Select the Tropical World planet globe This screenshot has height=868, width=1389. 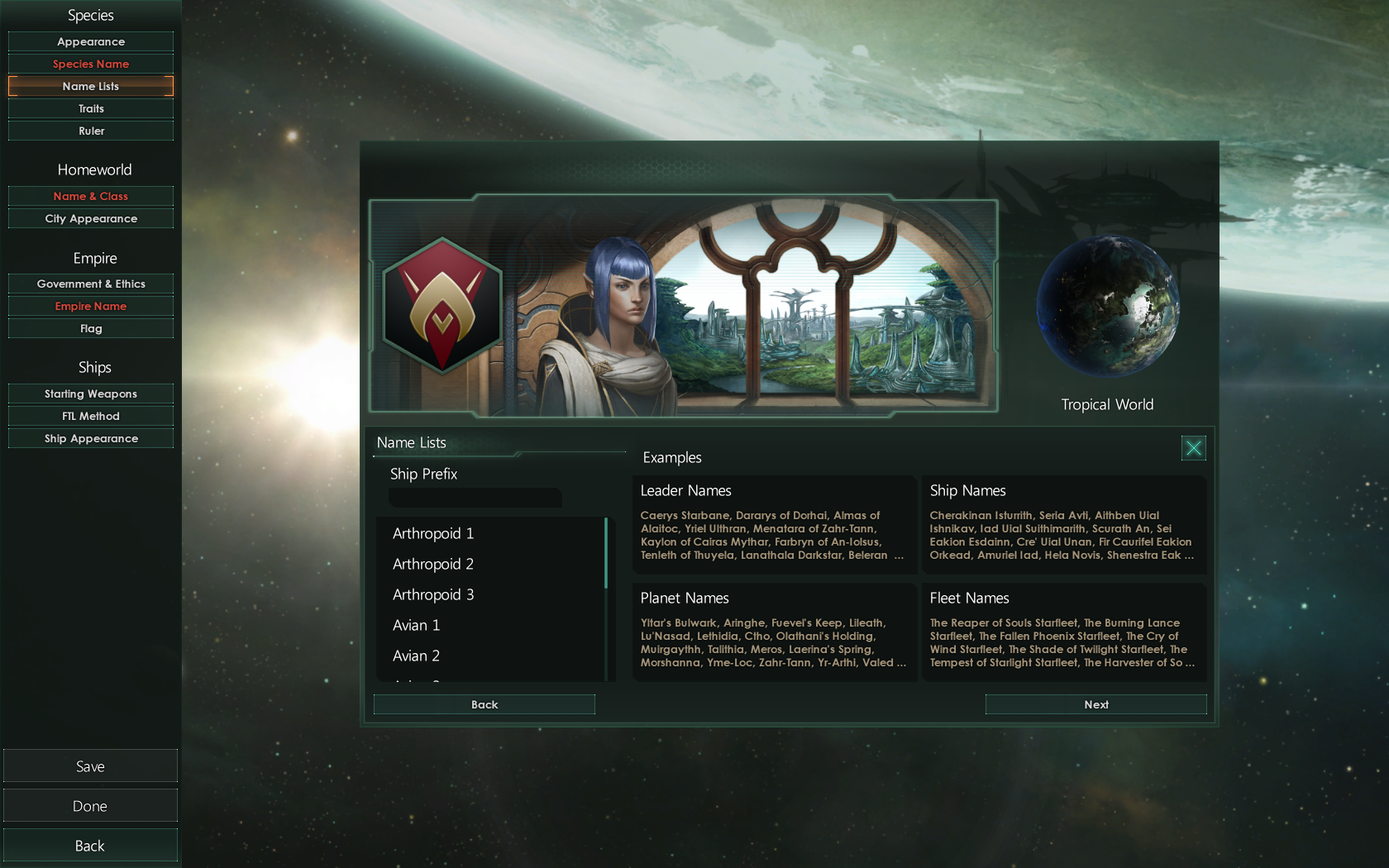click(x=1108, y=308)
